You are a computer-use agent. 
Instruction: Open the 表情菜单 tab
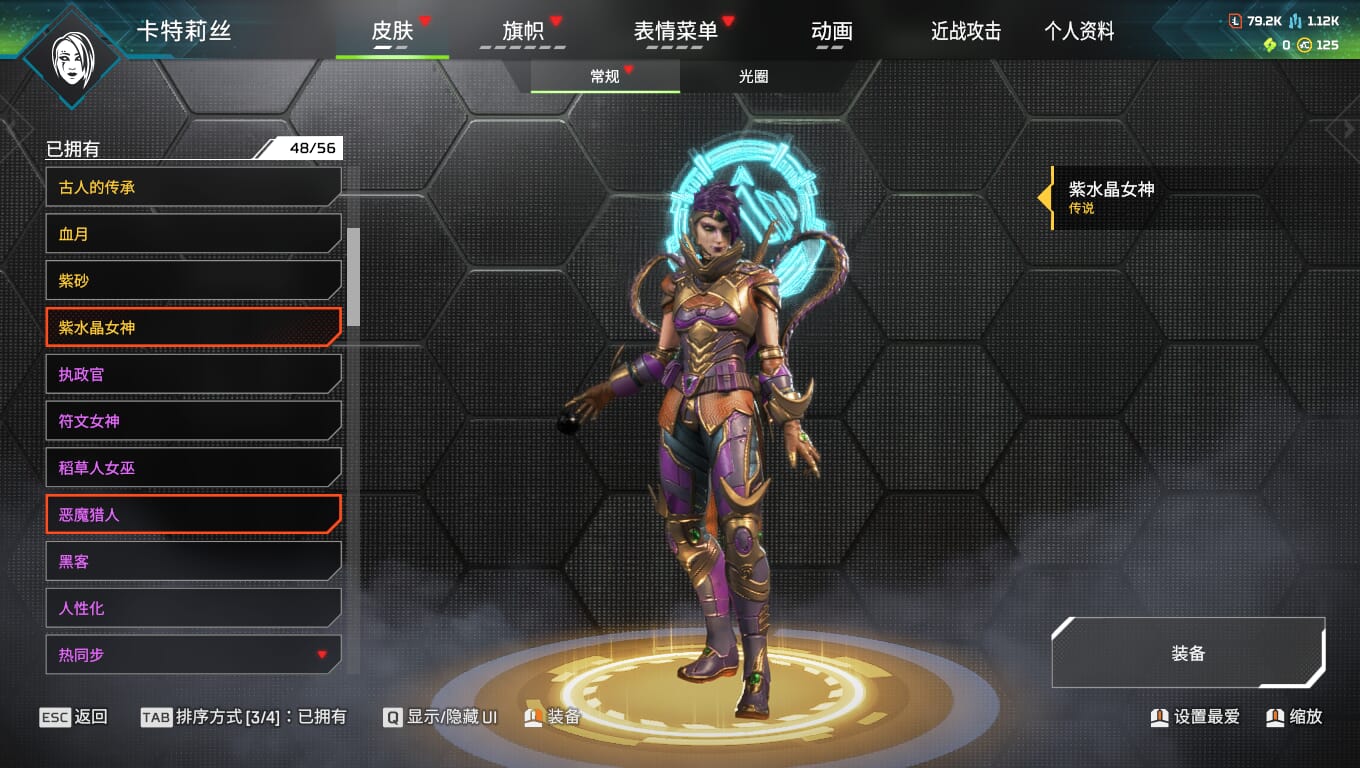(x=676, y=31)
